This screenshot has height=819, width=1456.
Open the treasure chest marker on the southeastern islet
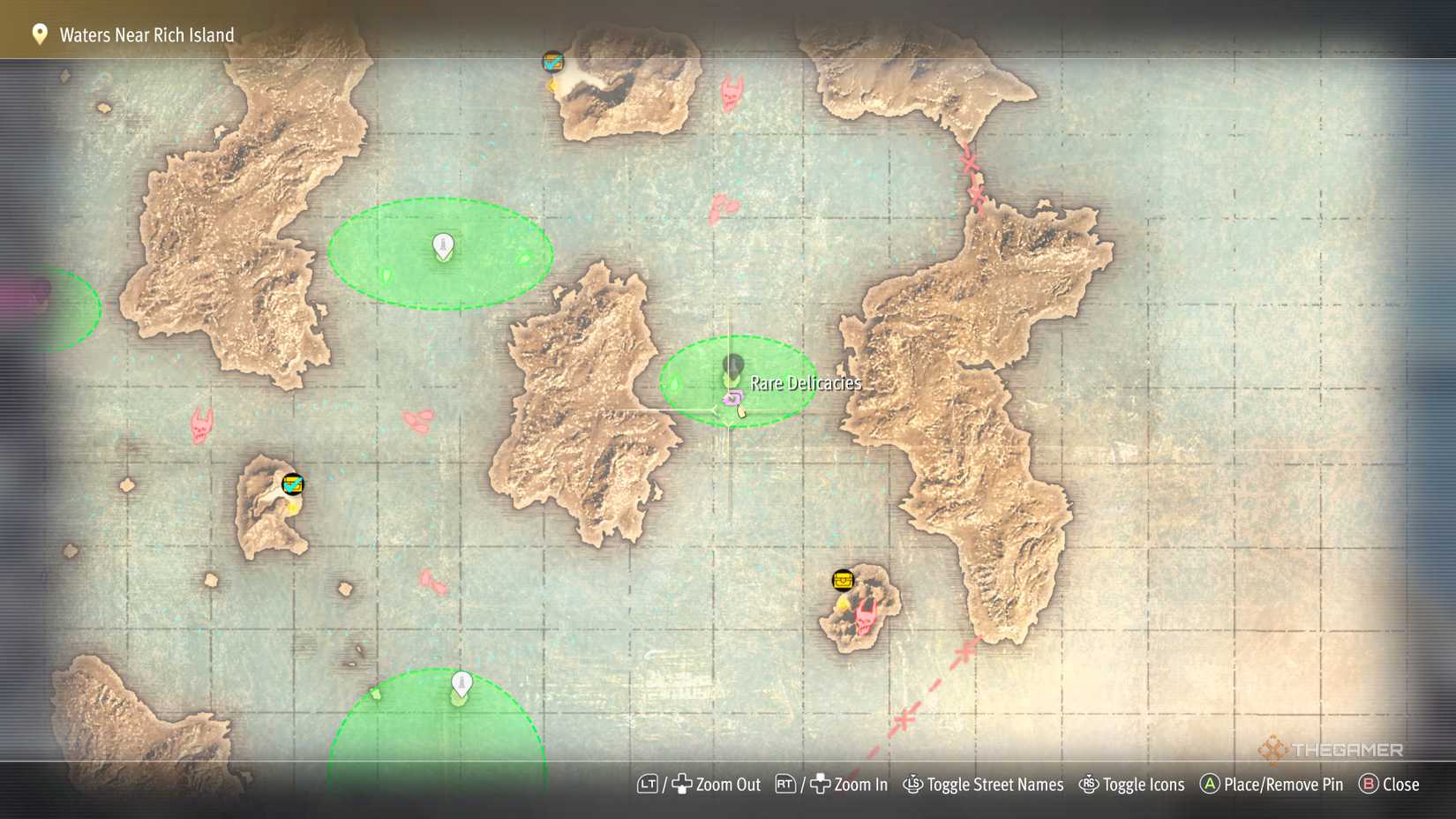click(843, 580)
